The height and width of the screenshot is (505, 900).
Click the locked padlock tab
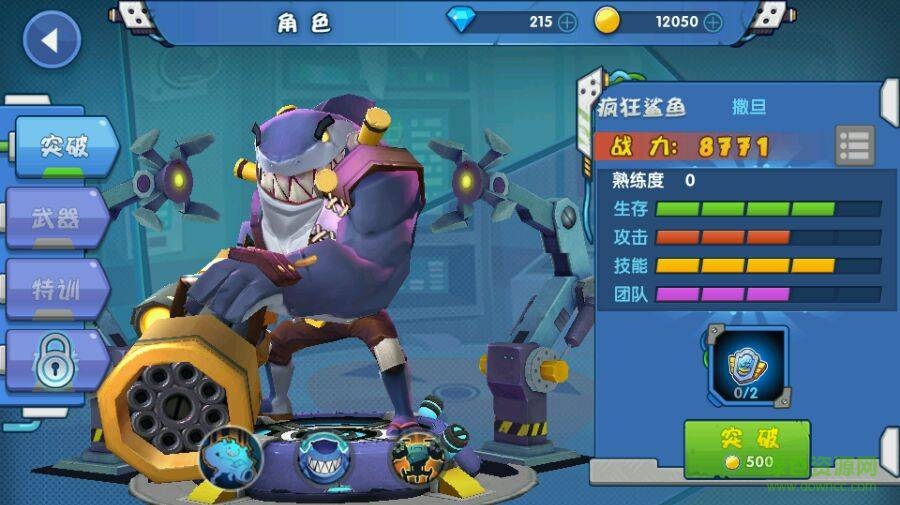click(55, 362)
